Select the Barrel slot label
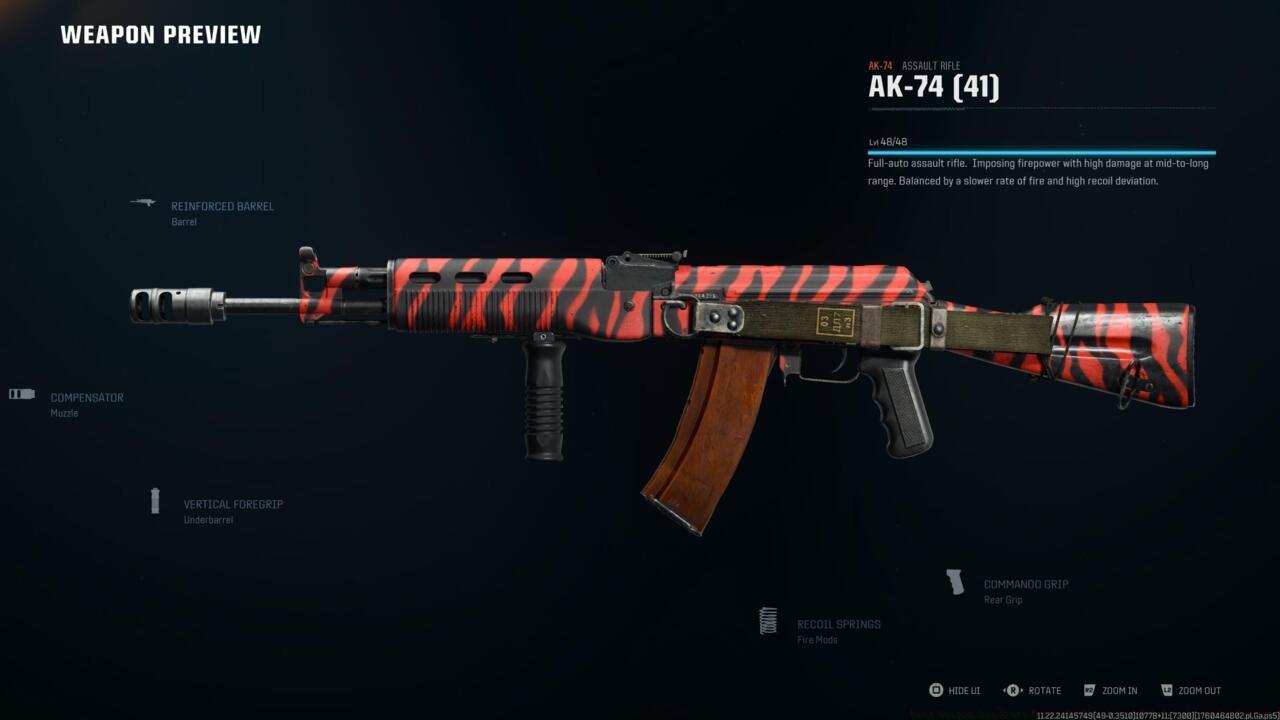Image resolution: width=1280 pixels, height=720 pixels. (185, 221)
